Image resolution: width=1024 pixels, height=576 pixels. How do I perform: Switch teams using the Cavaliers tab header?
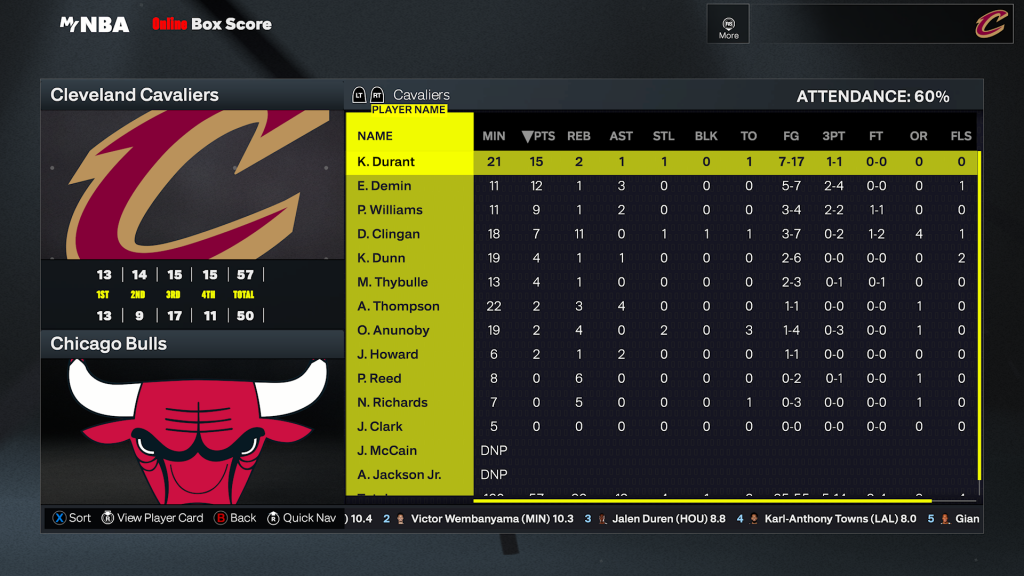[x=421, y=95]
